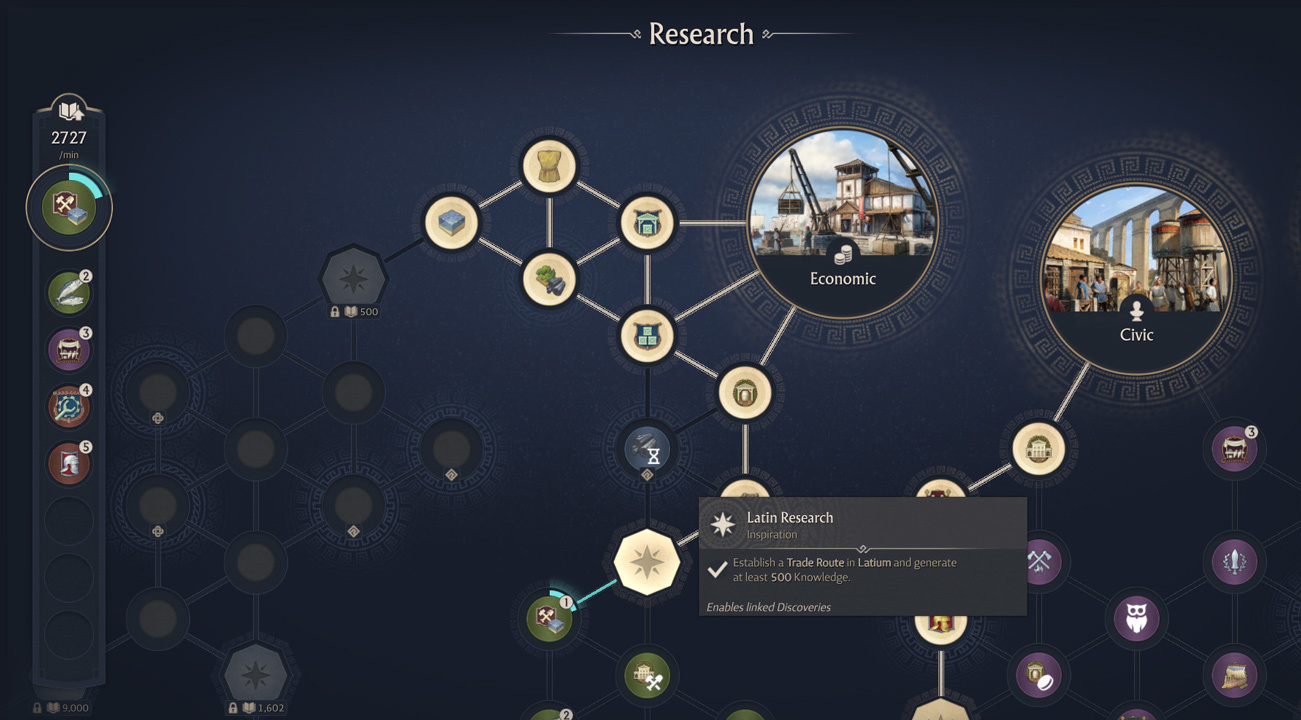1301x720 pixels.
Task: Select the hourglass ship research in progress
Action: tap(647, 452)
